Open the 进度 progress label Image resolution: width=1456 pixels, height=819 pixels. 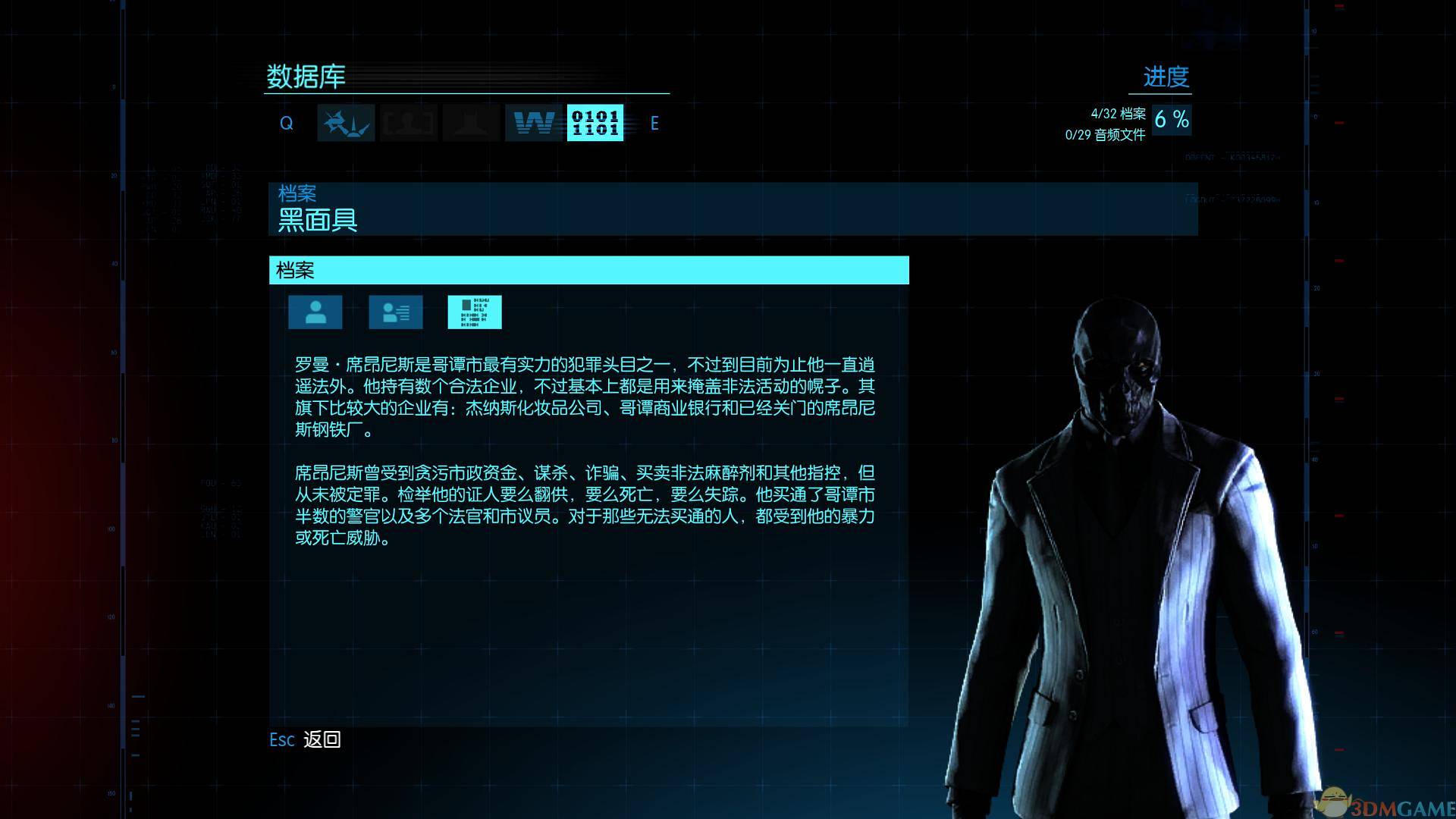click(x=1166, y=77)
